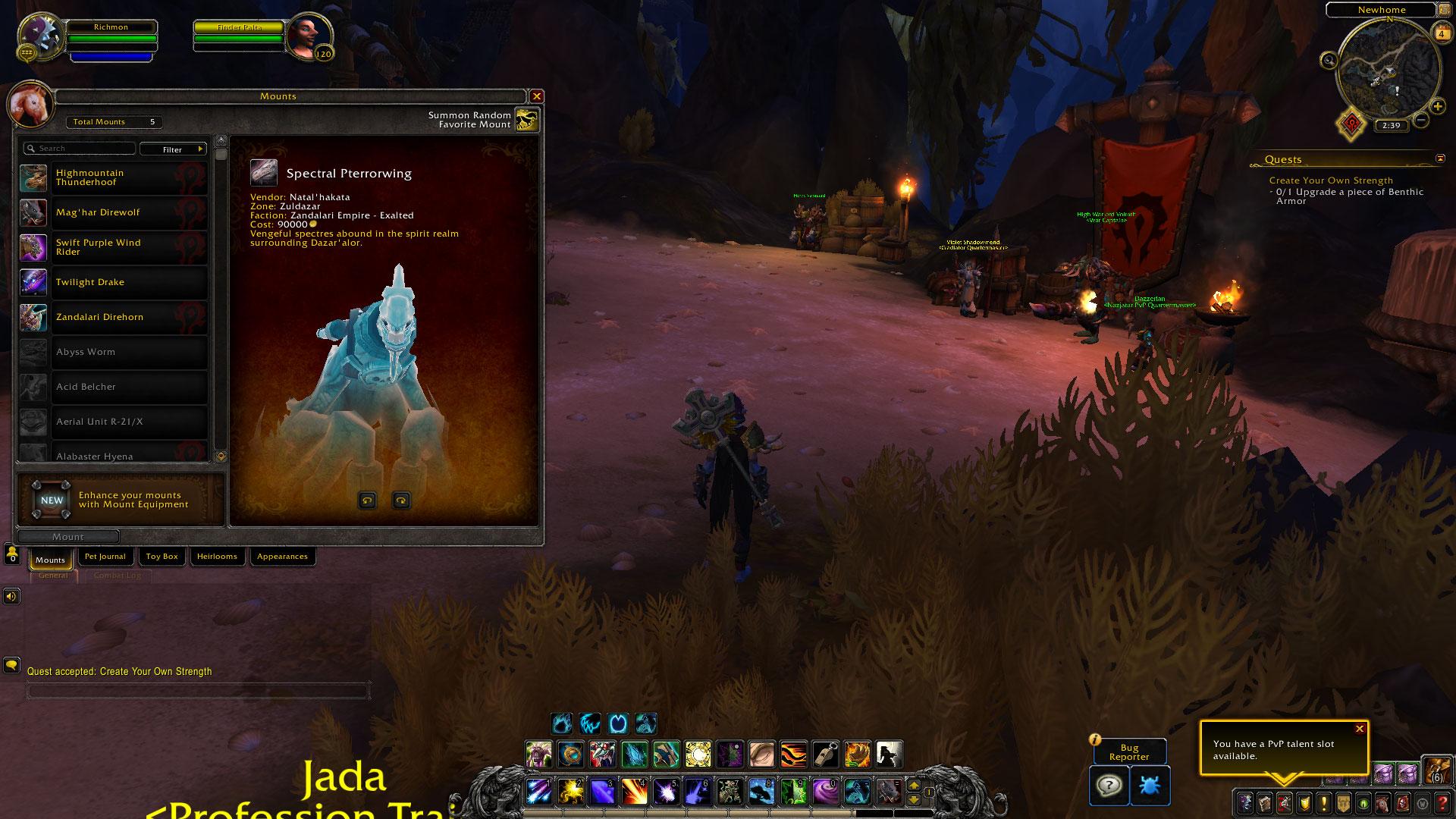Pick the Zandalari Direhorn mount

pos(114,317)
